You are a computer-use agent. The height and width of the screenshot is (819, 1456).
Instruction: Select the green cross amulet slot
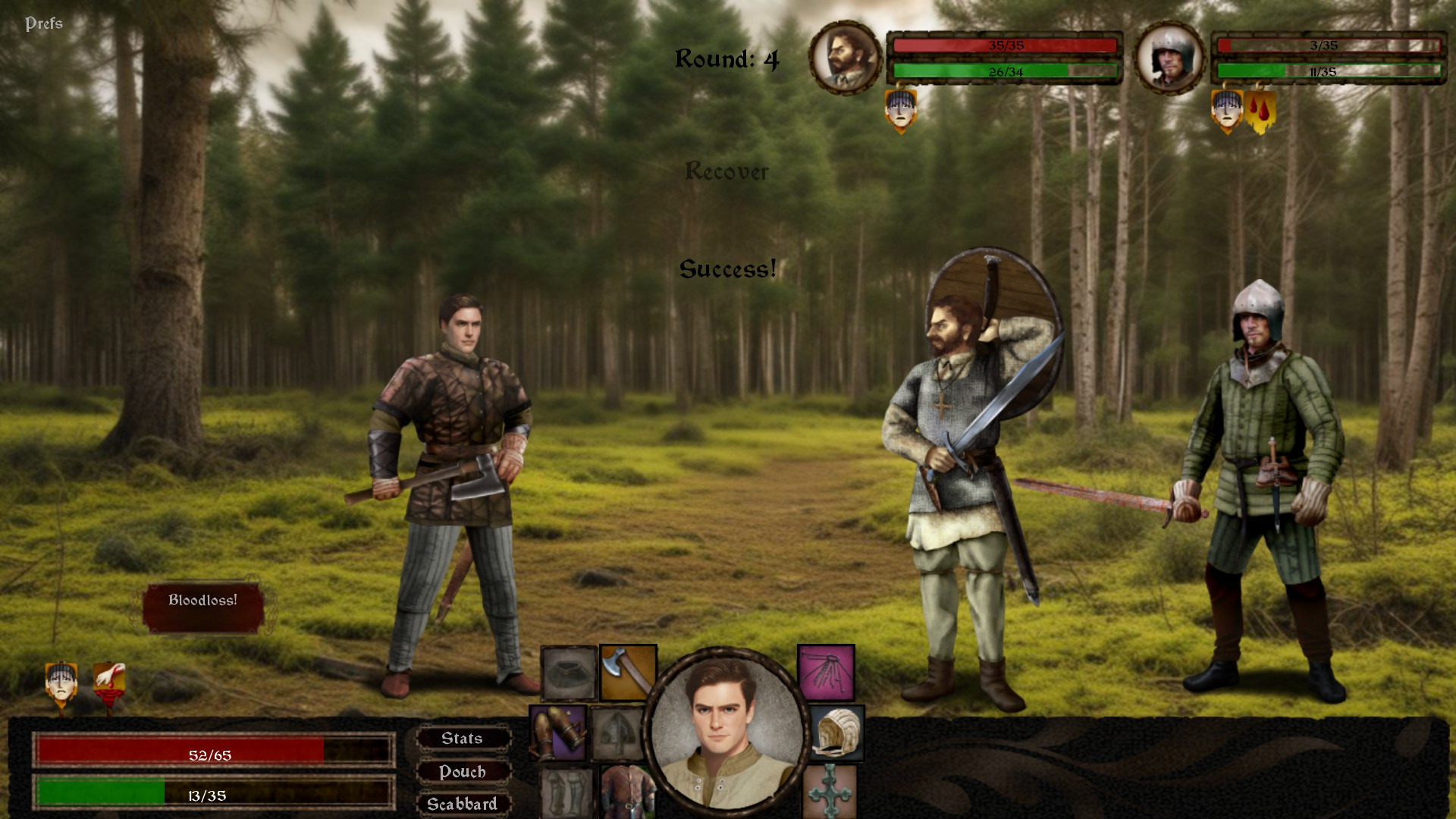pos(830,791)
